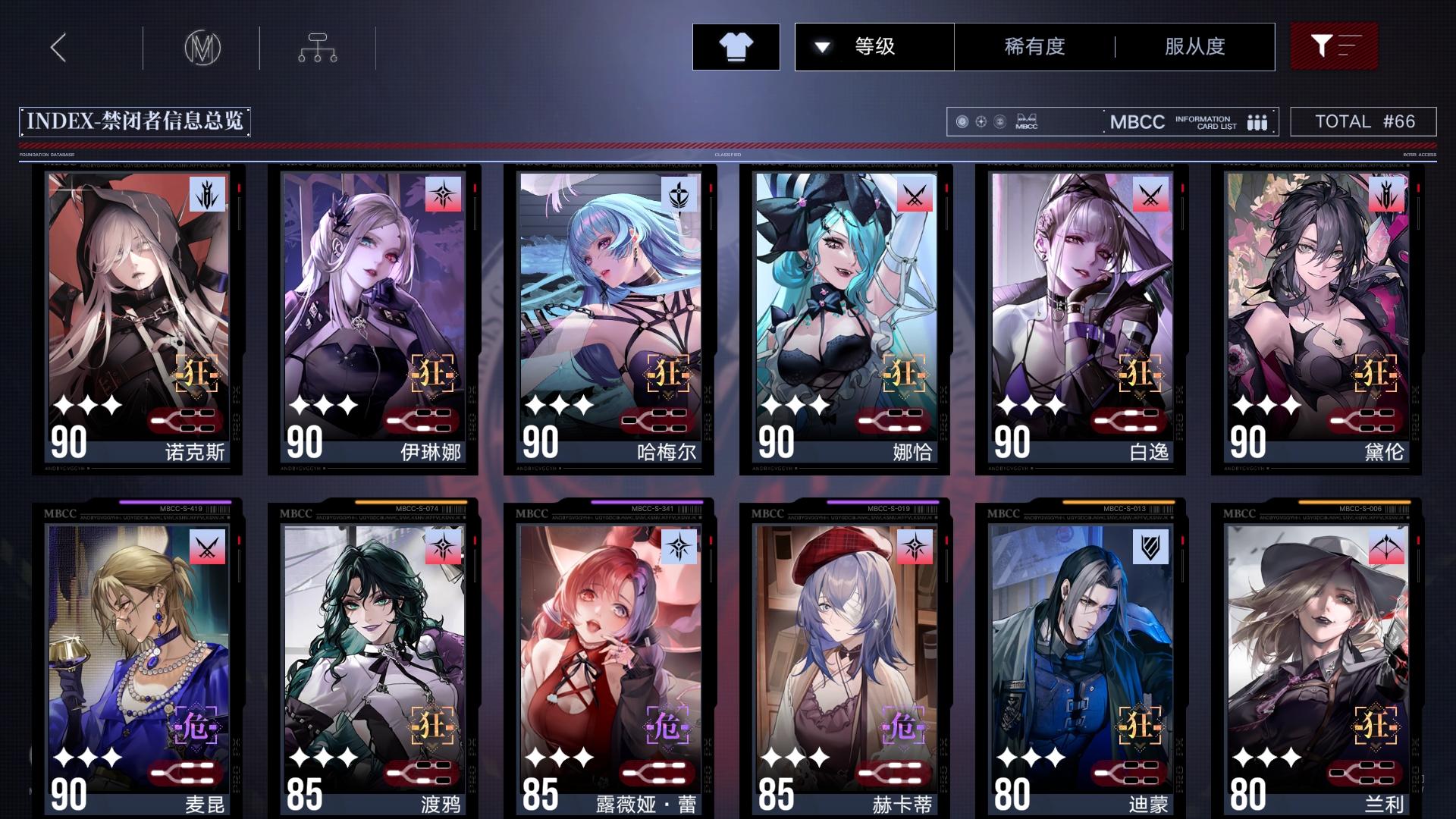Click the back arrow in the top left

click(x=57, y=47)
